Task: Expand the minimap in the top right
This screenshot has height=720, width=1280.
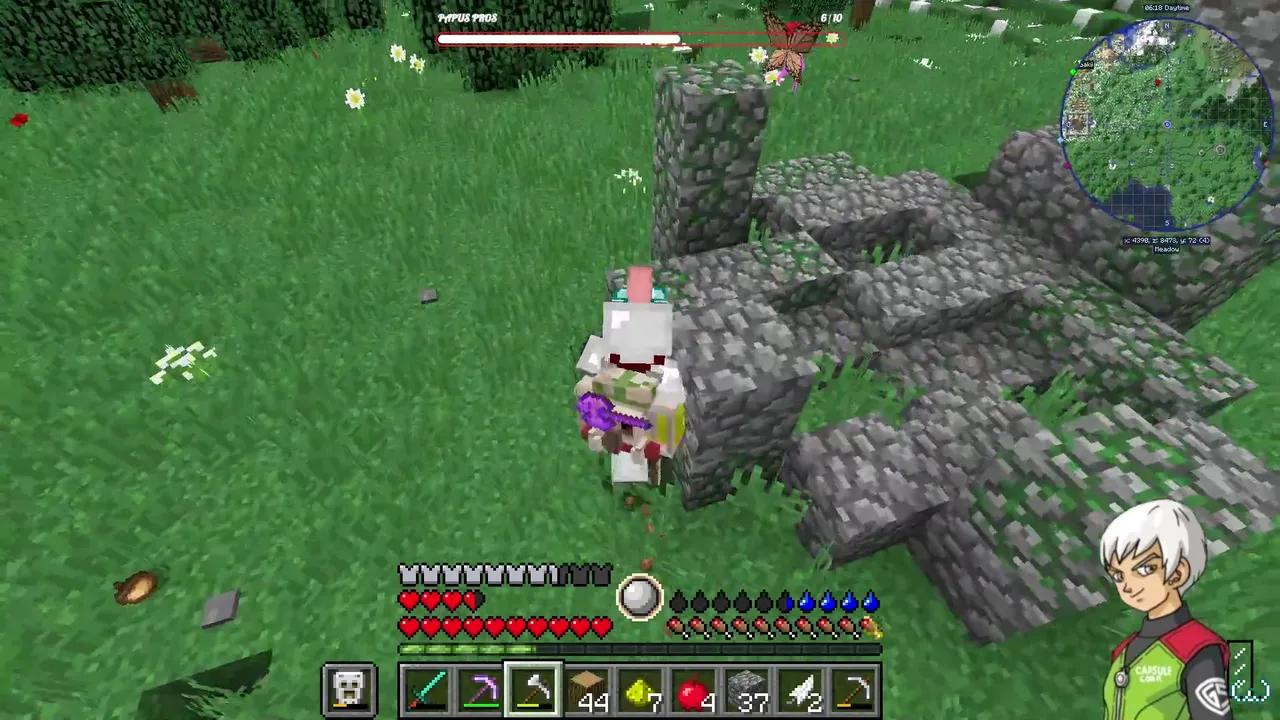Action: click(1166, 126)
